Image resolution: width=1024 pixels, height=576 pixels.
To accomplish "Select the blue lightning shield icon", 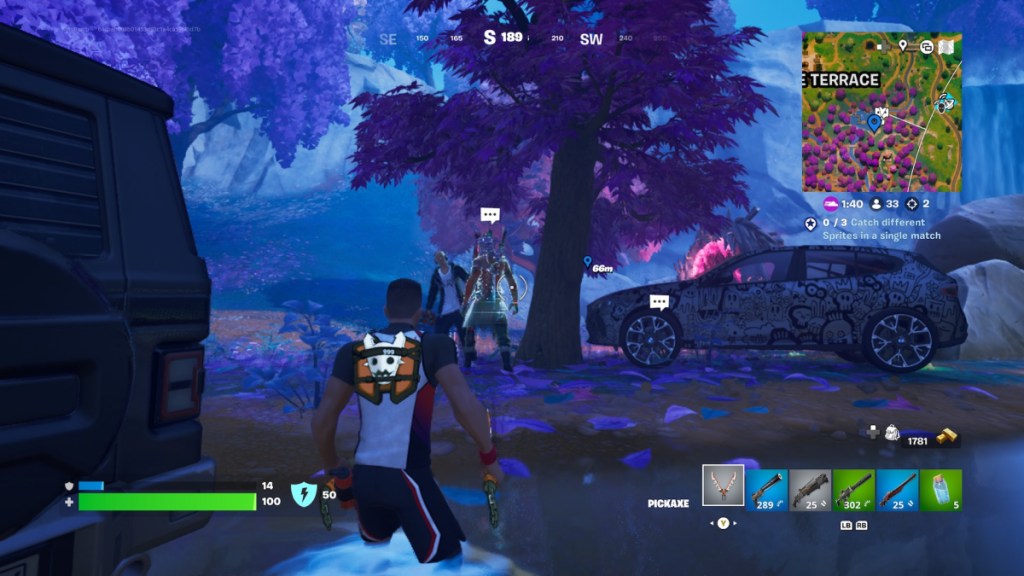I will (303, 493).
